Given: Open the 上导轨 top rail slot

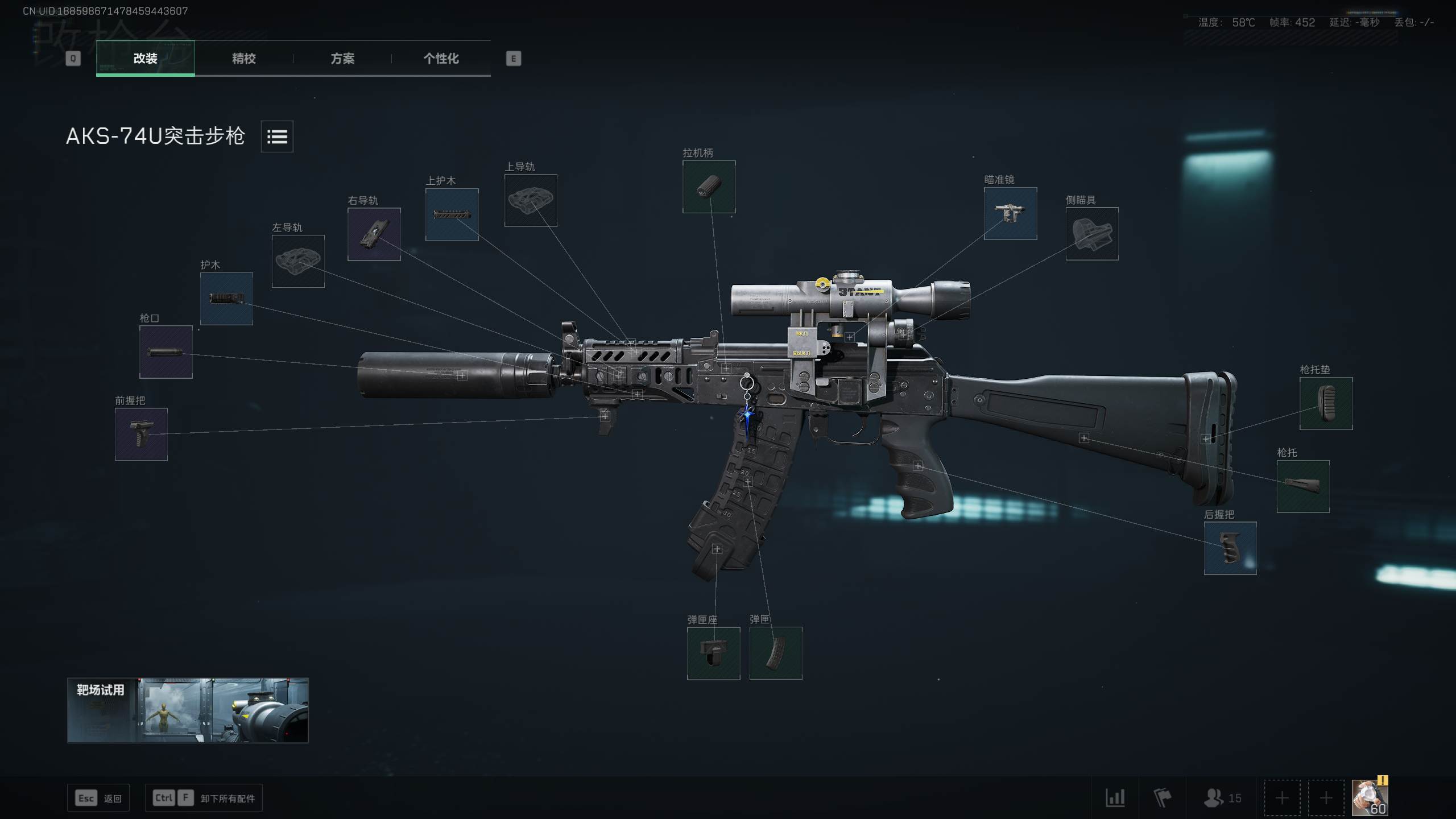Looking at the screenshot, I should coord(531,201).
